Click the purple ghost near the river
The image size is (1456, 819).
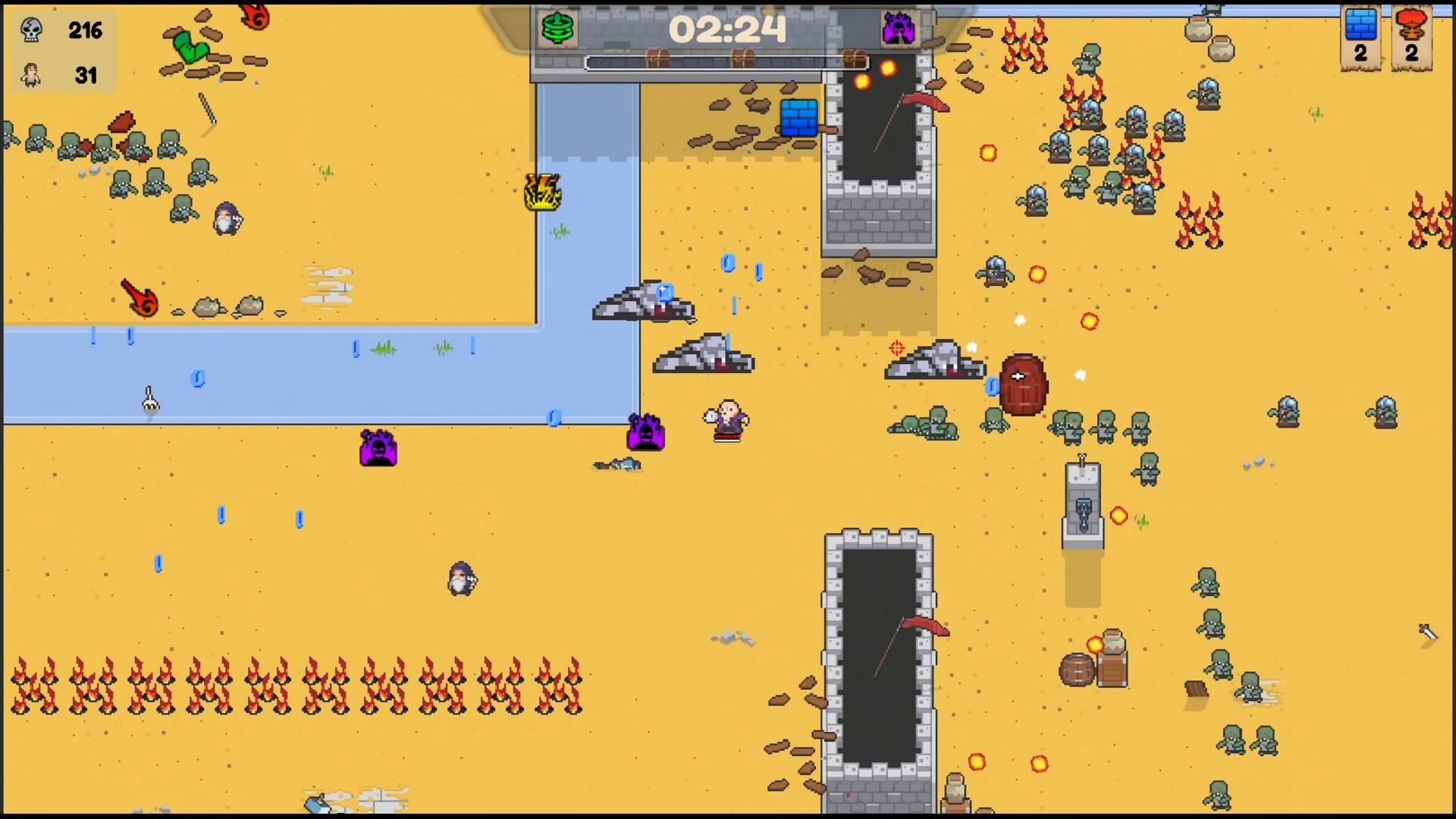378,449
